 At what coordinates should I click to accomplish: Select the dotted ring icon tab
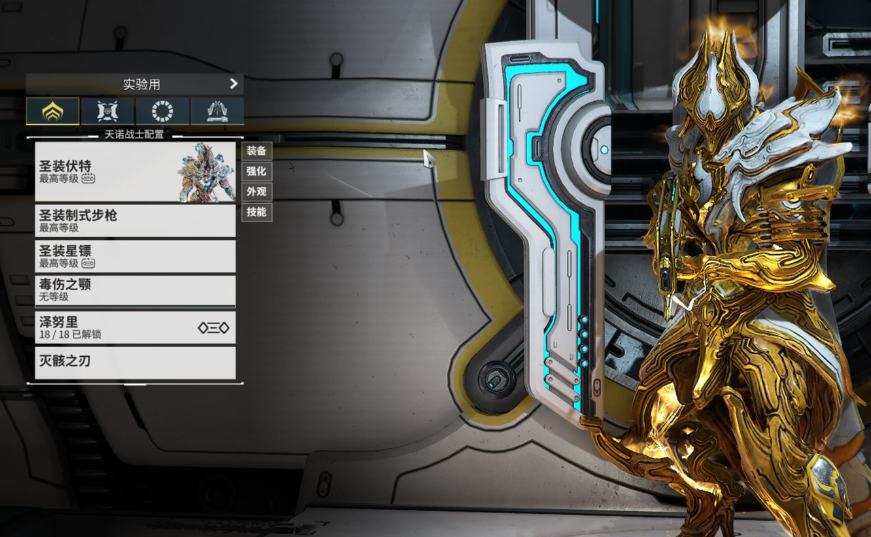click(x=162, y=111)
